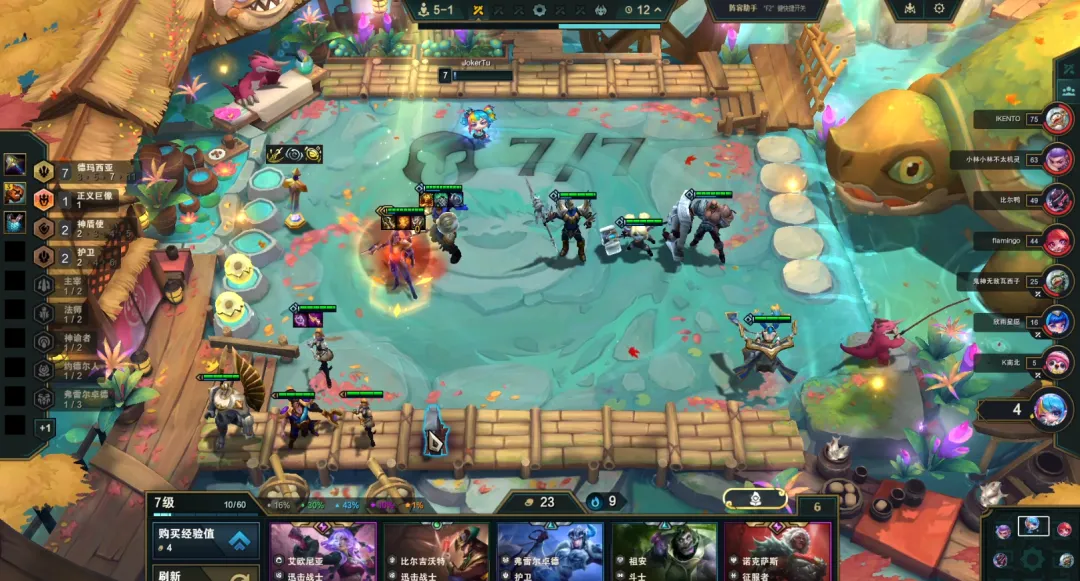
Task: Buy experience with the 购买经验值 button
Action: tap(205, 540)
